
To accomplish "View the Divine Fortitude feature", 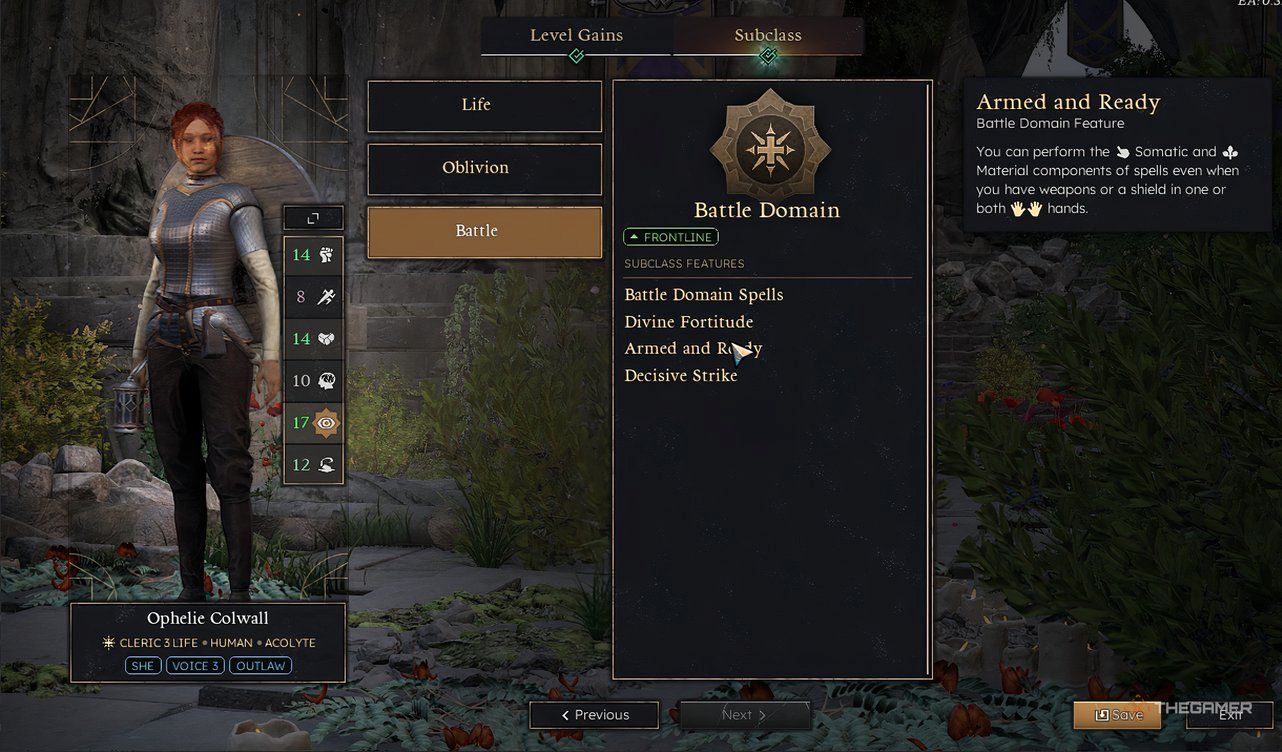I will click(x=689, y=322).
